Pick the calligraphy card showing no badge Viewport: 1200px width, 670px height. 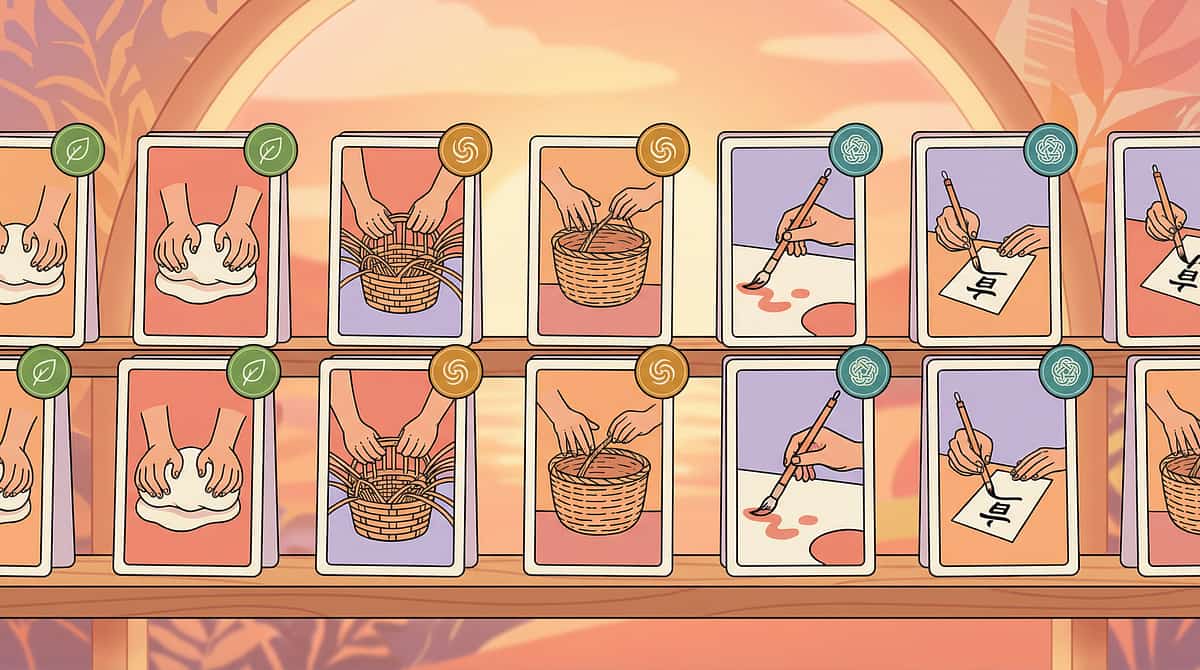pyautogui.click(x=1160, y=240)
